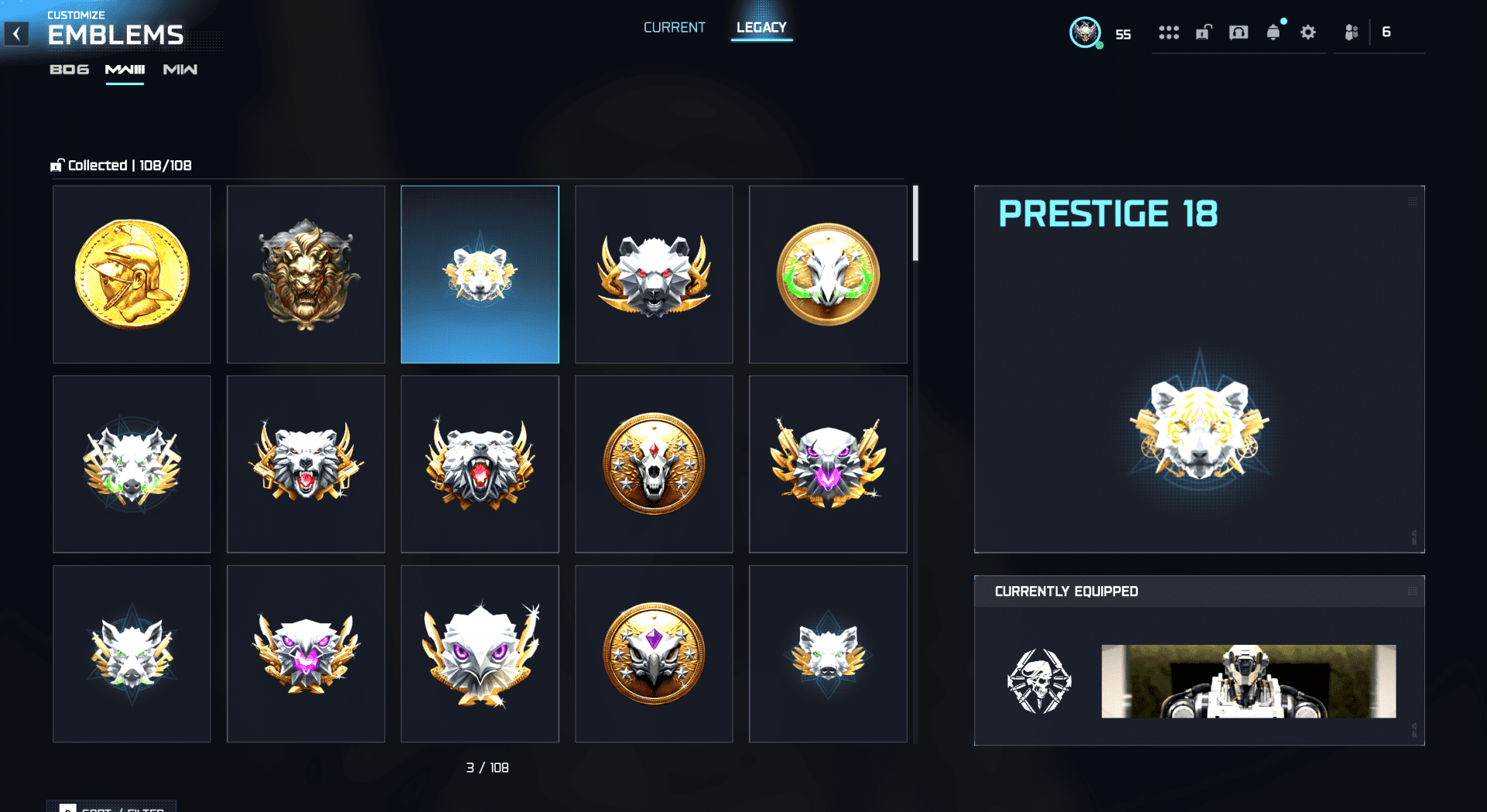Select the MW game tab

click(x=180, y=69)
